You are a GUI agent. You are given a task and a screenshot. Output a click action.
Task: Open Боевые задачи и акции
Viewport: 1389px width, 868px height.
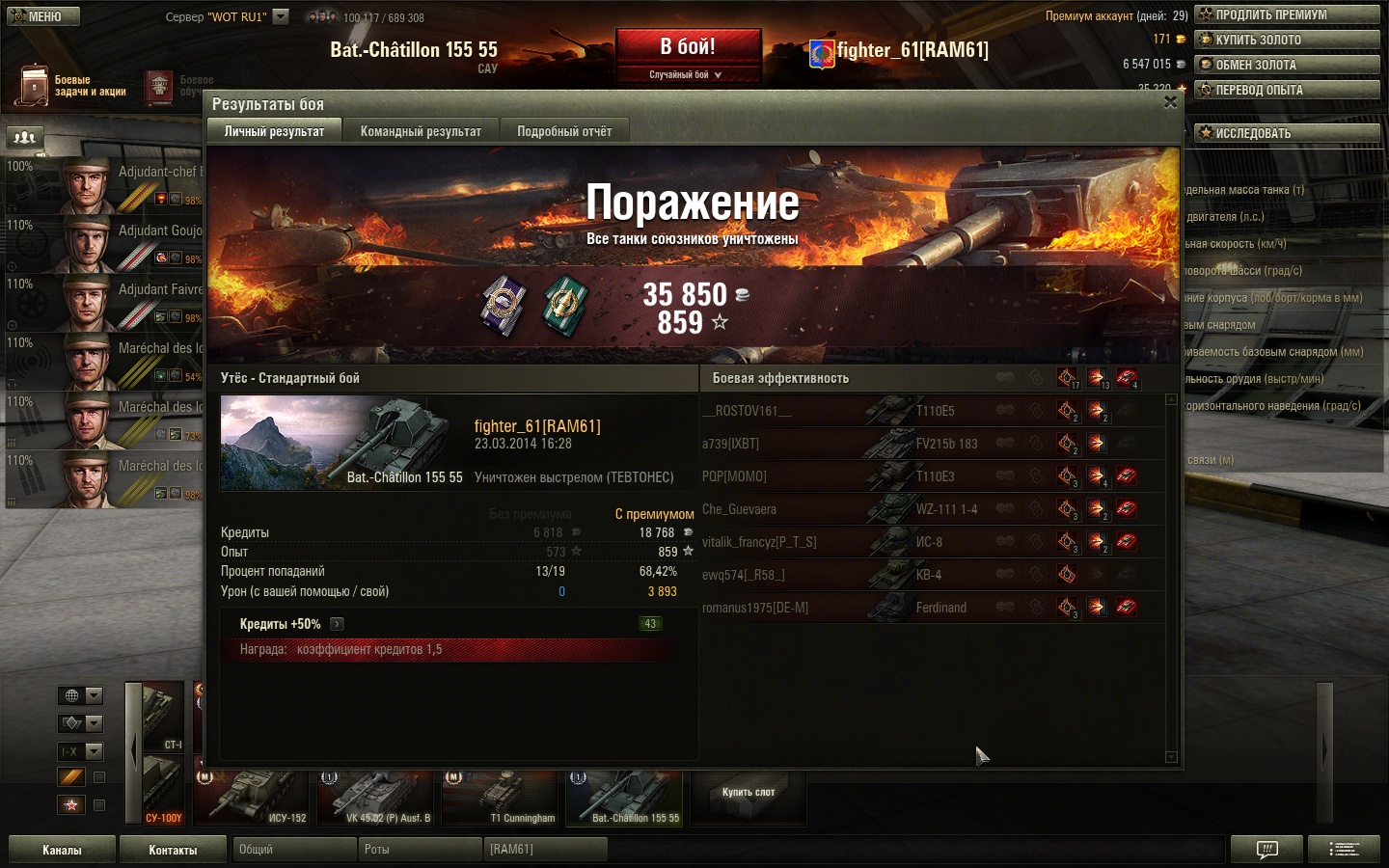point(72,86)
